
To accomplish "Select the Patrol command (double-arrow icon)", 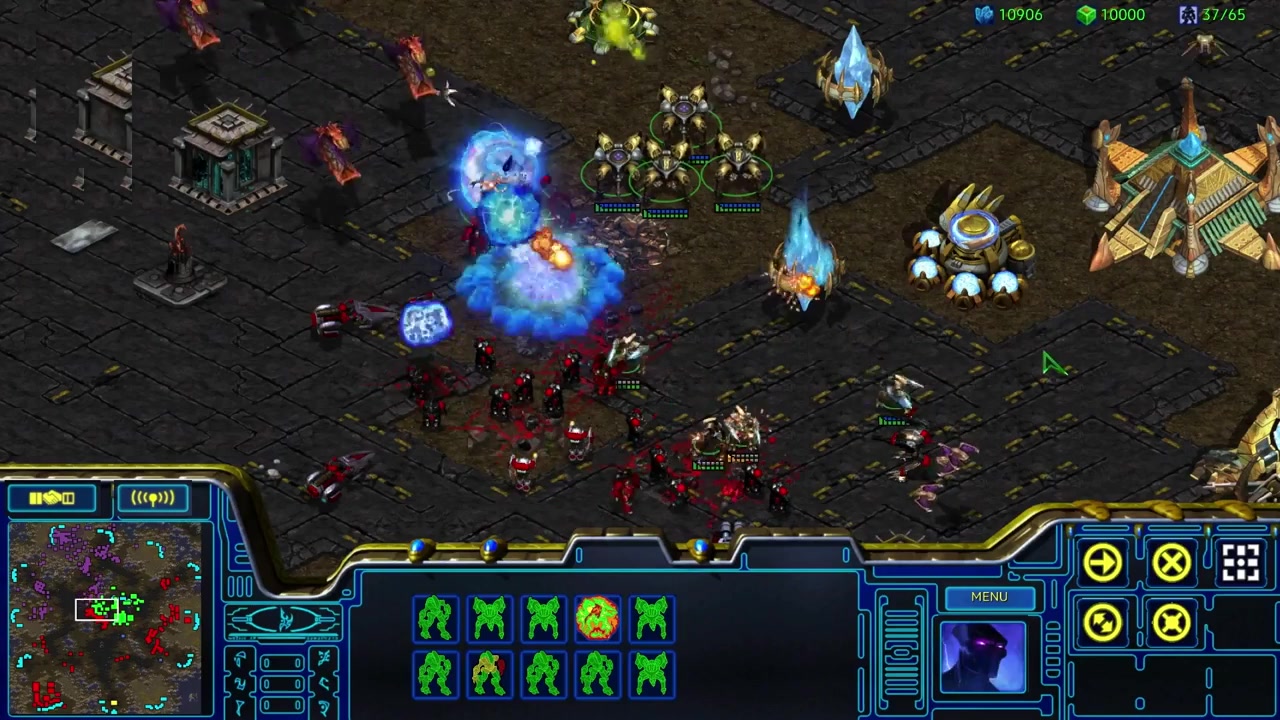I will click(1103, 623).
